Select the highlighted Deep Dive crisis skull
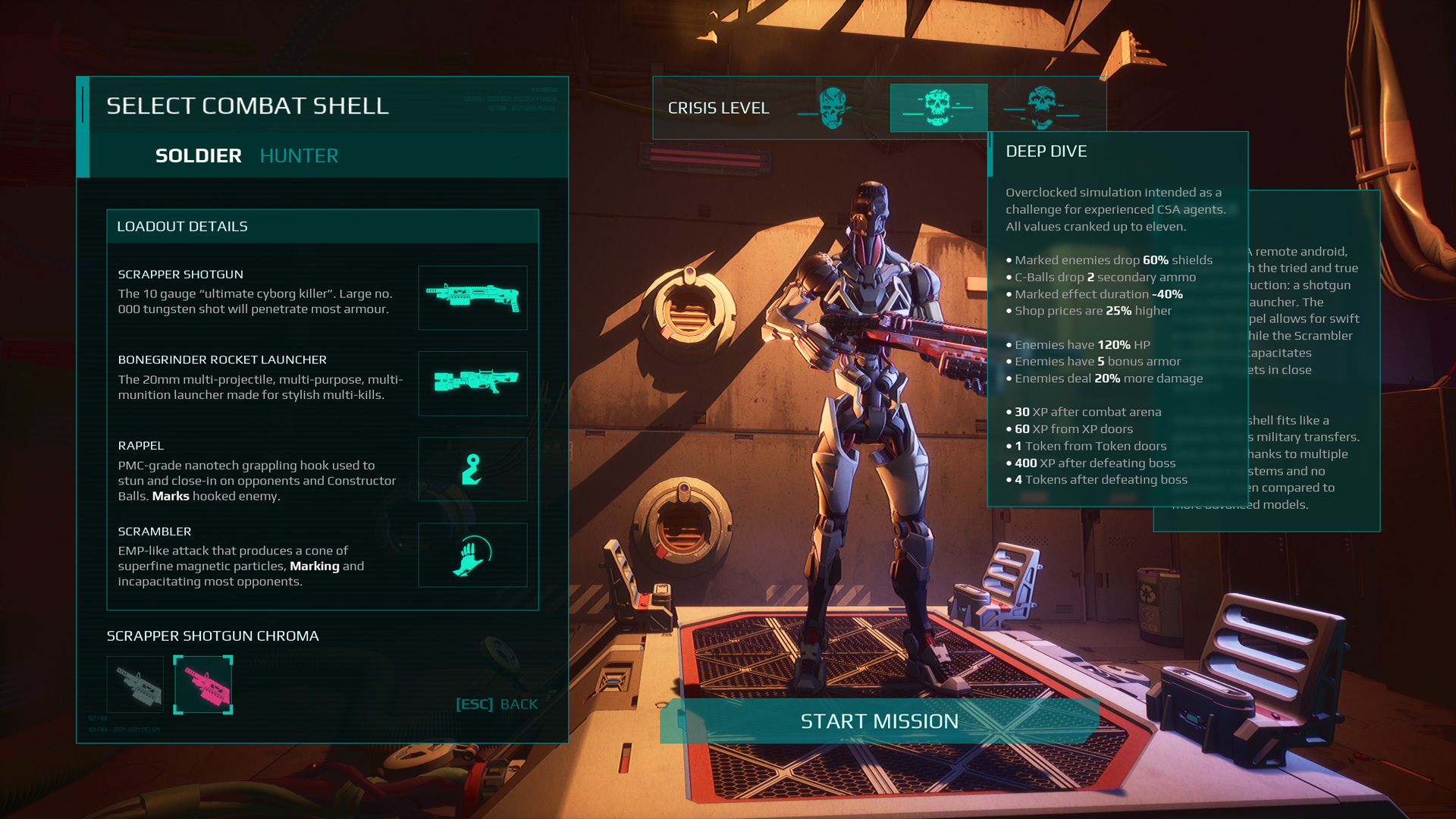The width and height of the screenshot is (1456, 819). (938, 108)
